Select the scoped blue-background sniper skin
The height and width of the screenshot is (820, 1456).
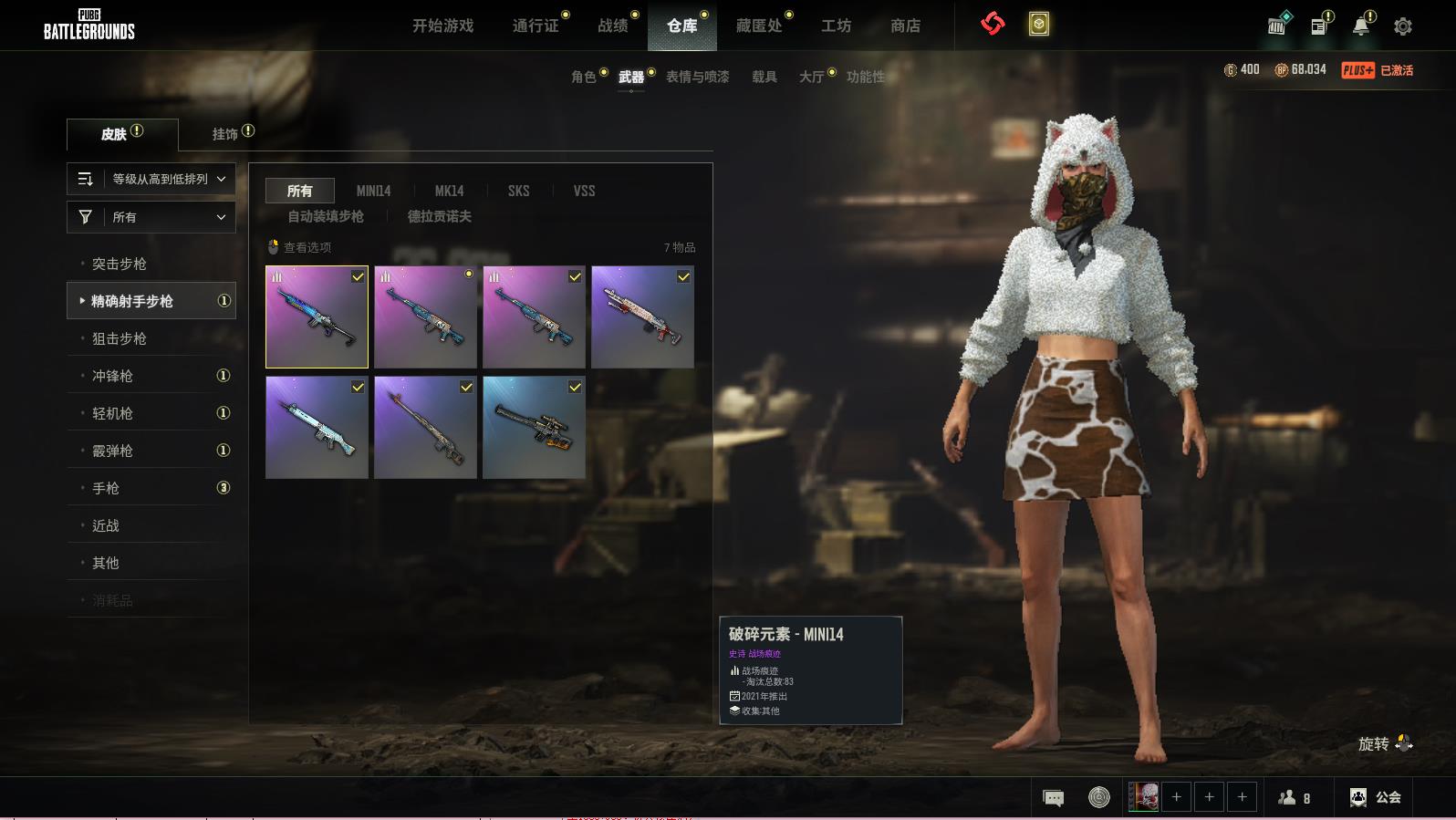click(x=534, y=428)
